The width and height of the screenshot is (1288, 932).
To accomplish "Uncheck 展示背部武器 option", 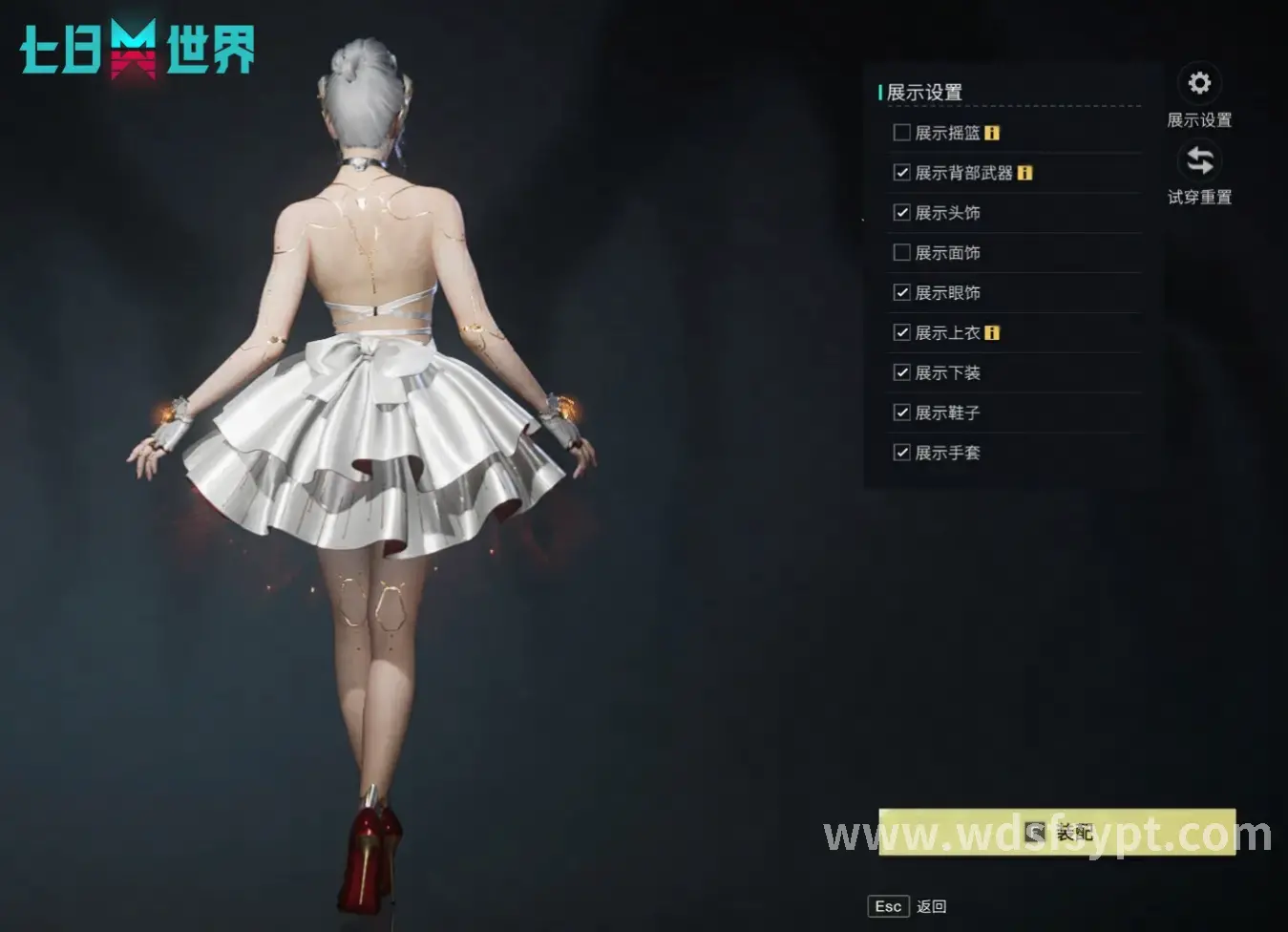I will 901,173.
